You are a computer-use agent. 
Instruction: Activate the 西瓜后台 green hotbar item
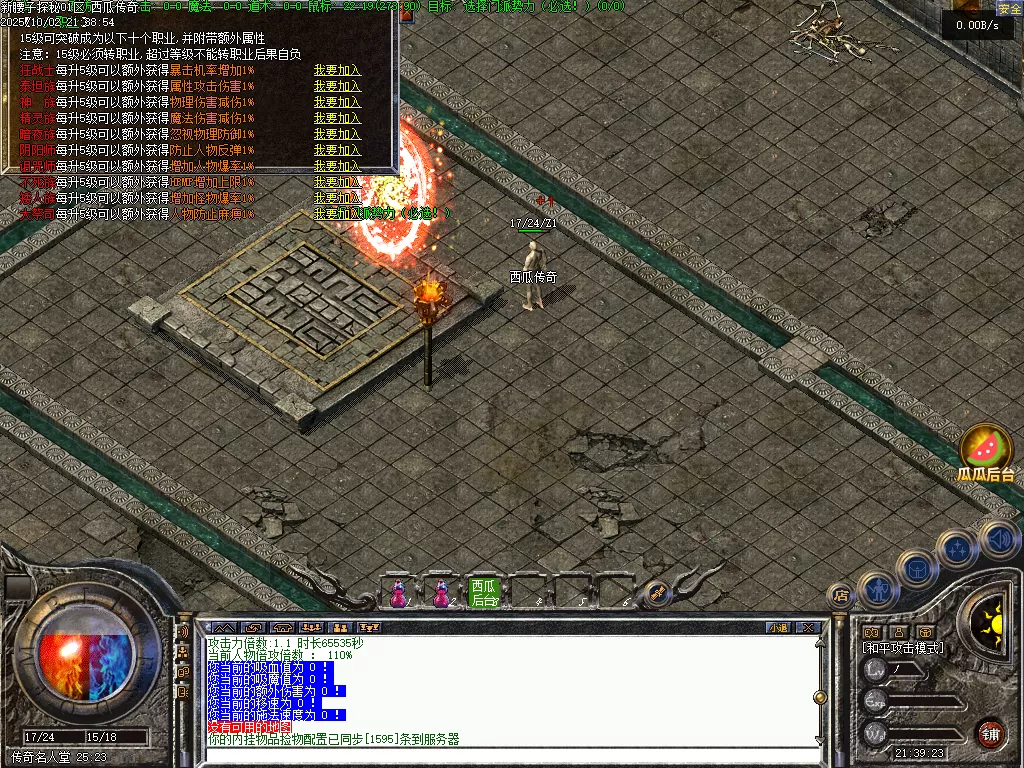(484, 593)
